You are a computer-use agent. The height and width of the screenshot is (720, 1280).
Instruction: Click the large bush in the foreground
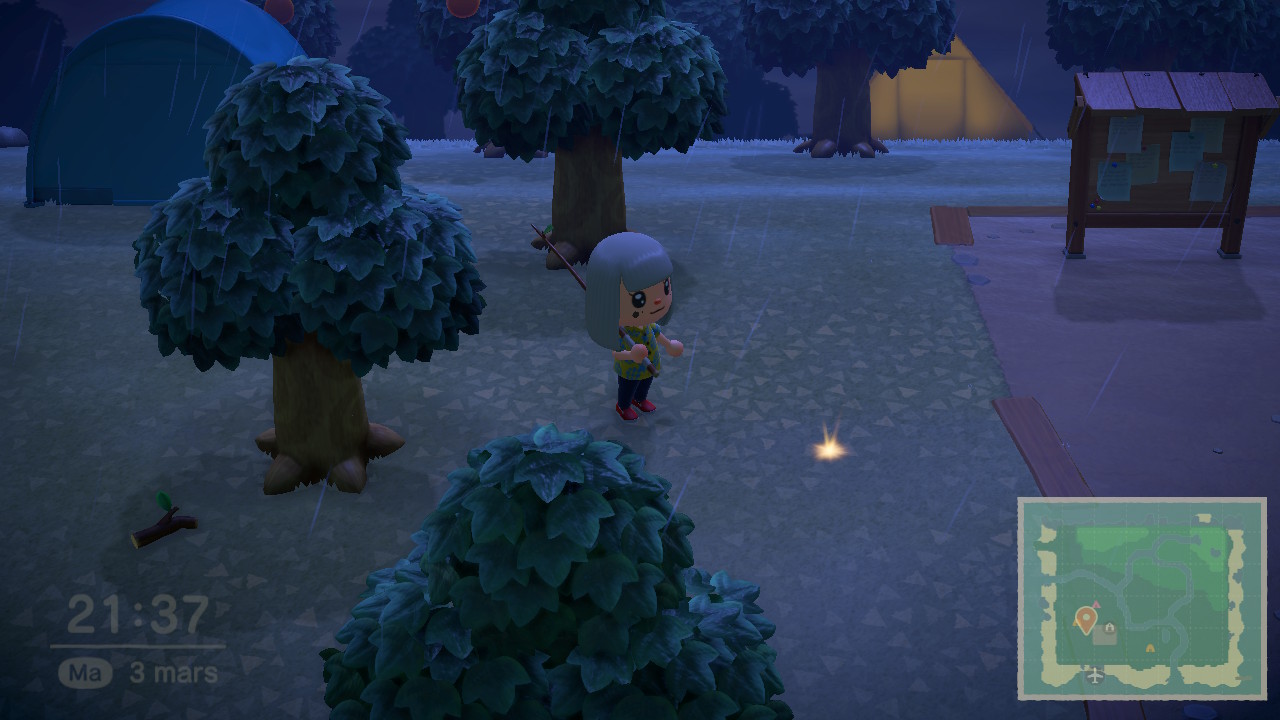(x=540, y=580)
